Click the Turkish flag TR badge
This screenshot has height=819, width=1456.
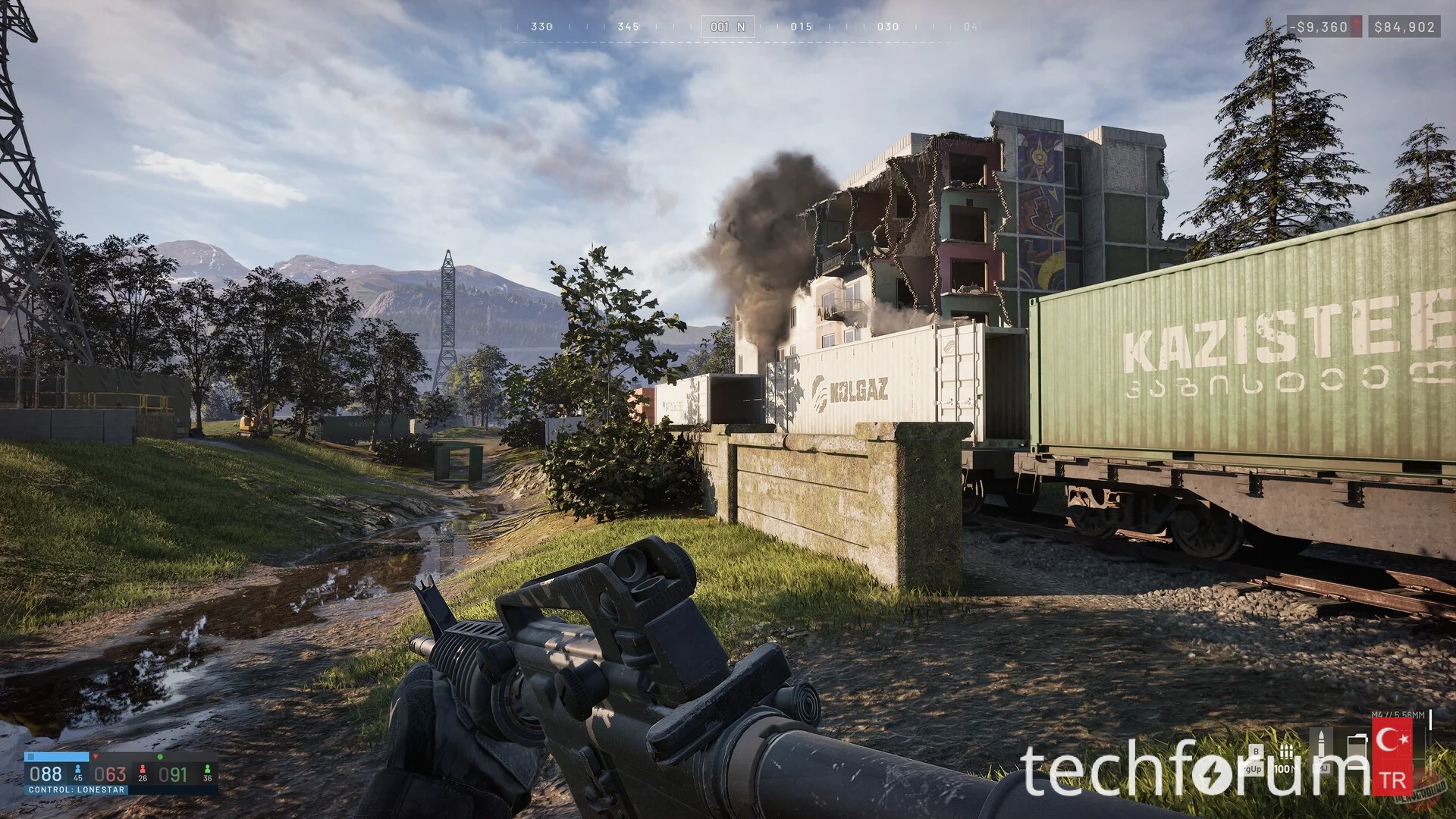click(x=1393, y=757)
